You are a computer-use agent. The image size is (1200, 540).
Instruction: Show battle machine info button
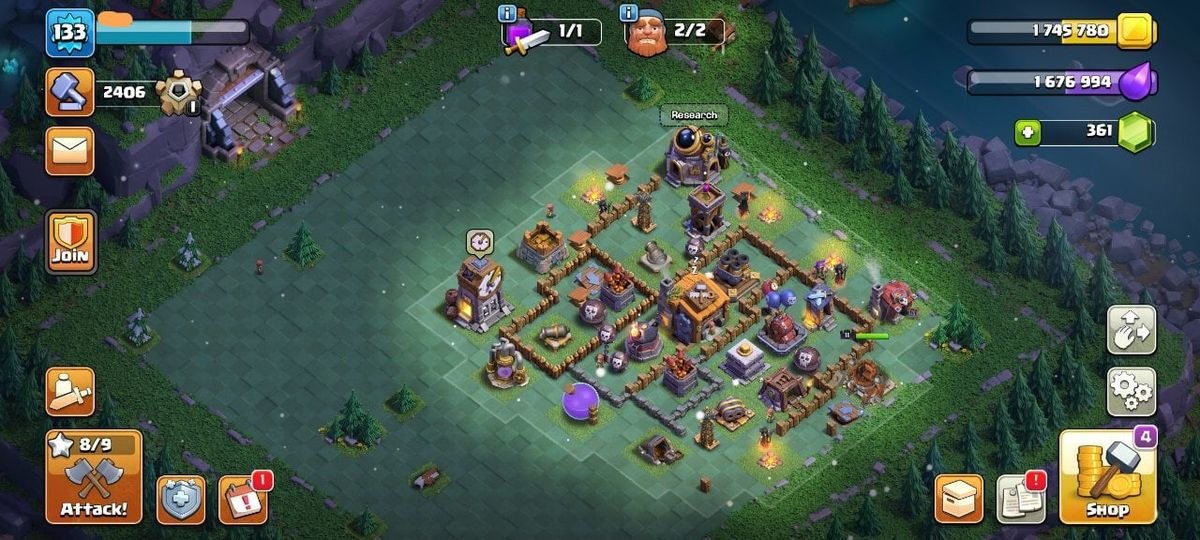pyautogui.click(x=507, y=13)
